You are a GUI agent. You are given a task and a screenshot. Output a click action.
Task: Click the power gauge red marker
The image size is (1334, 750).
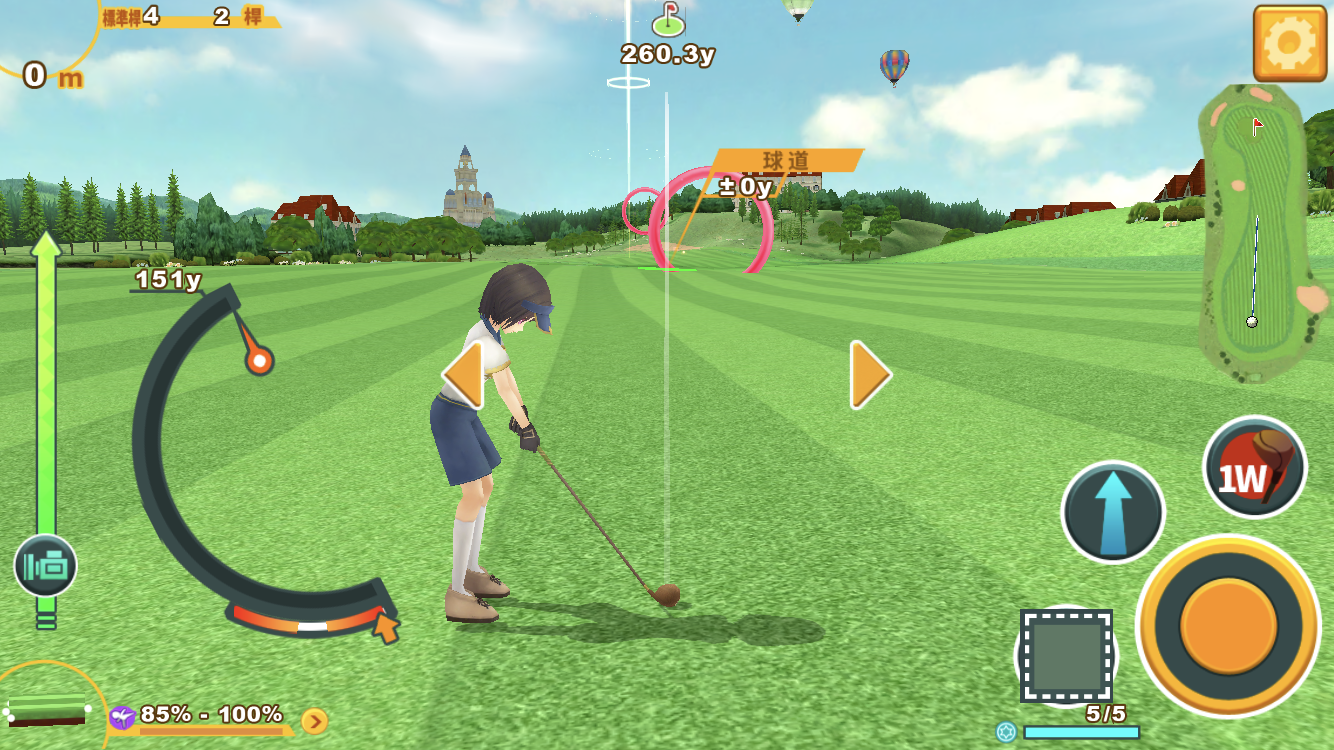tap(259, 360)
